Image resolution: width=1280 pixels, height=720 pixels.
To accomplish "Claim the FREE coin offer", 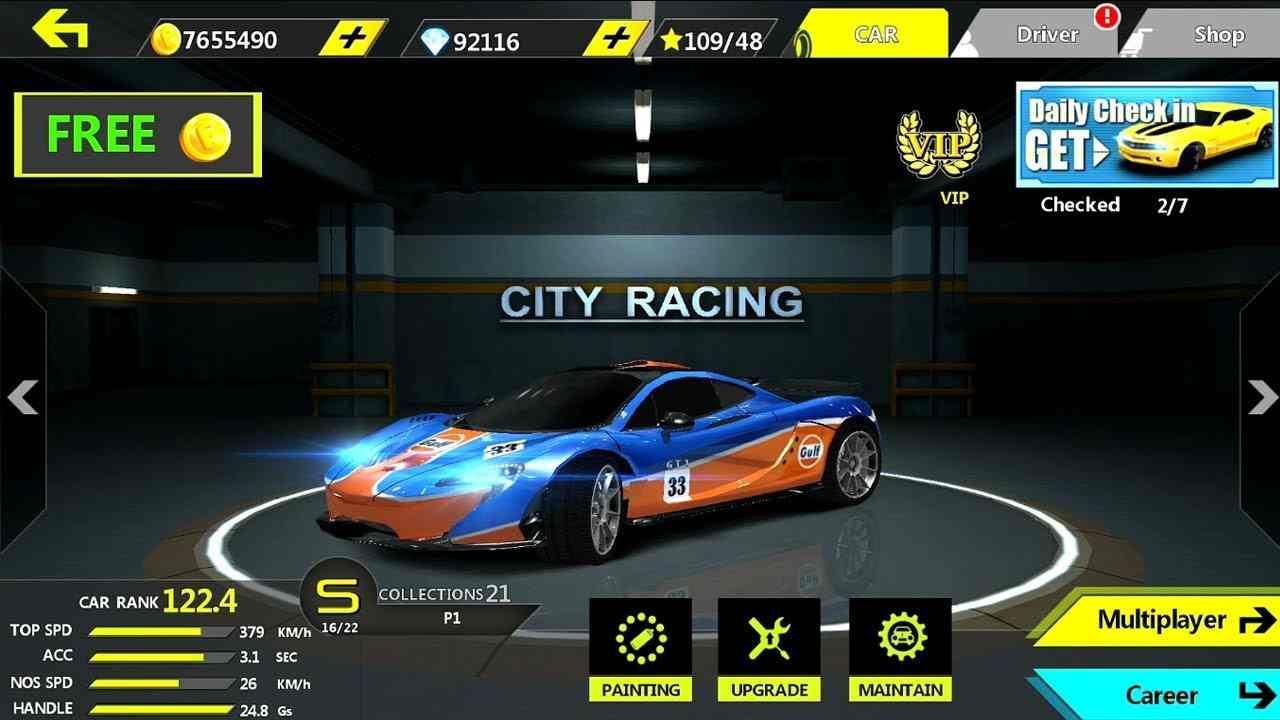I will click(135, 135).
